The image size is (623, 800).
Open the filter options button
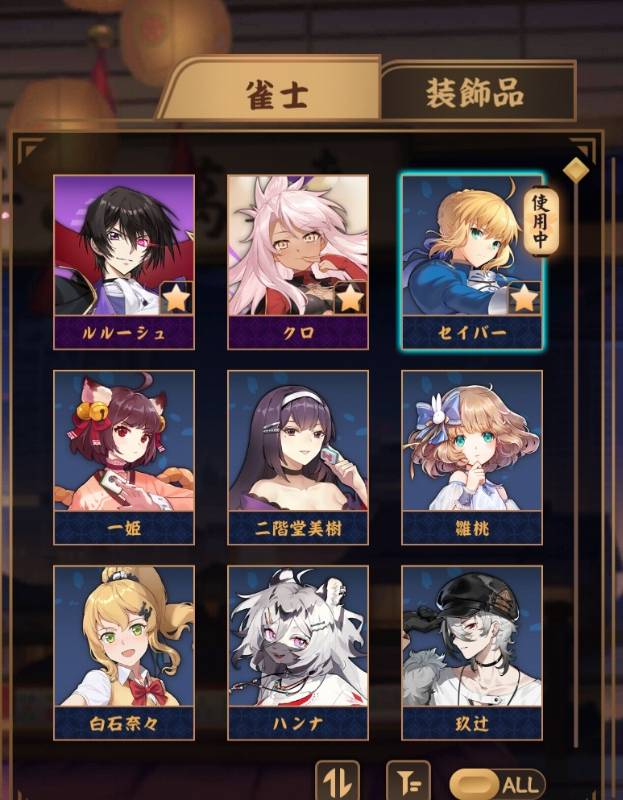(x=407, y=781)
